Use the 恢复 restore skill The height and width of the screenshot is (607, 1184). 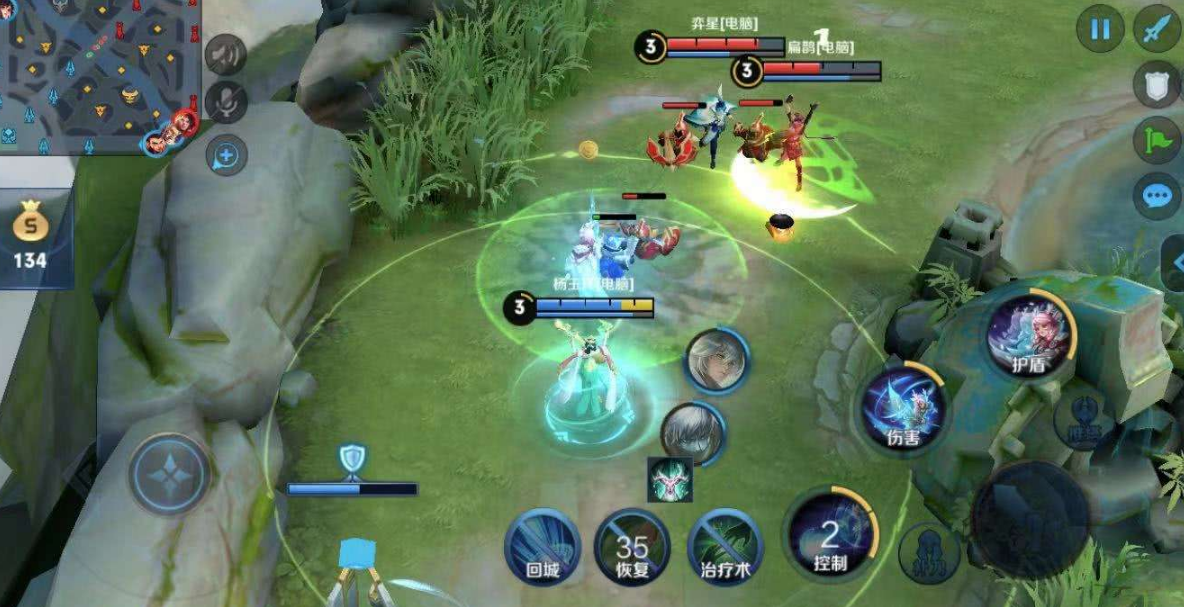tap(632, 547)
